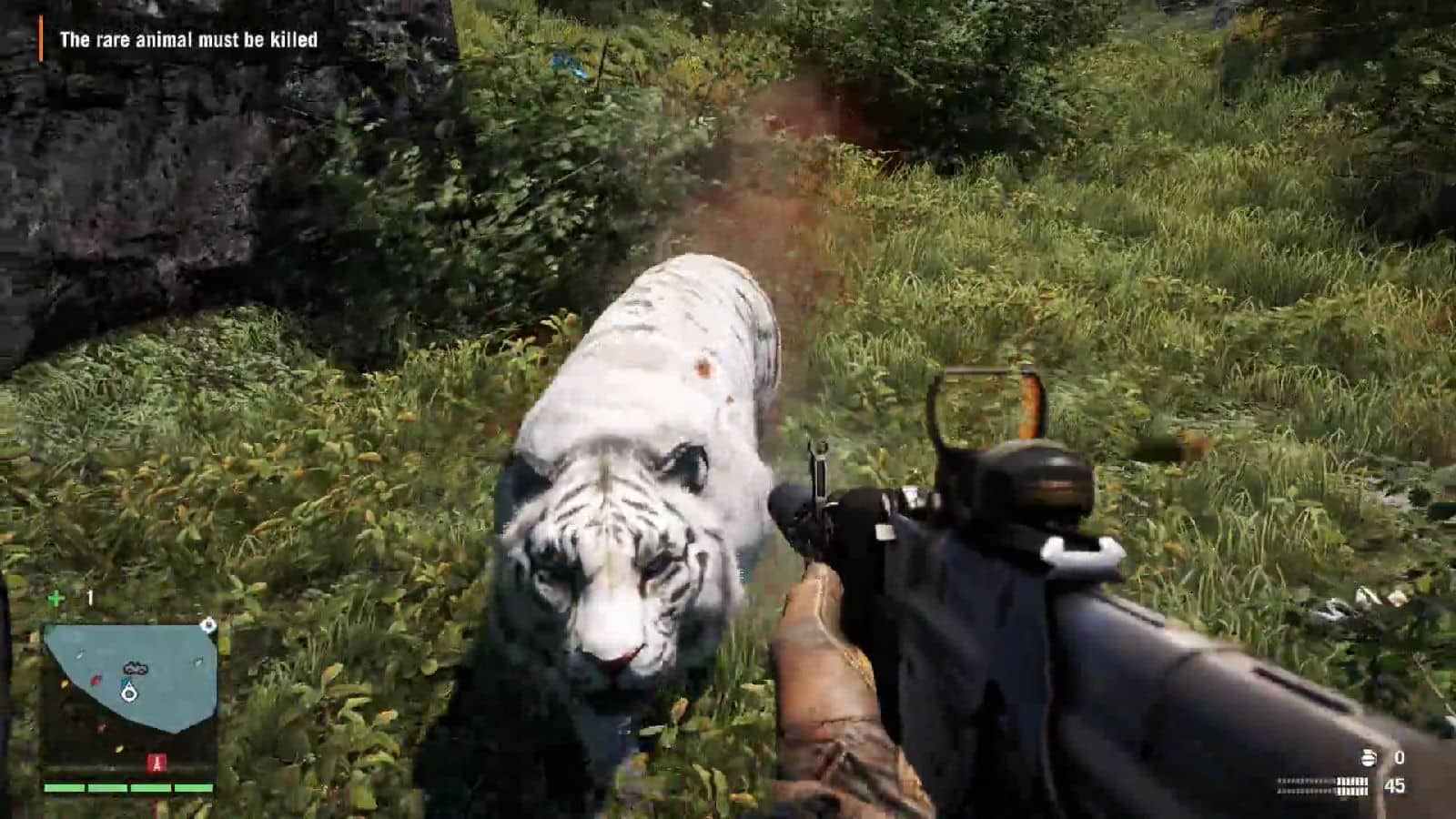The width and height of the screenshot is (1456, 819).
Task: Click the ammo count '45' number
Action: tap(1395, 785)
